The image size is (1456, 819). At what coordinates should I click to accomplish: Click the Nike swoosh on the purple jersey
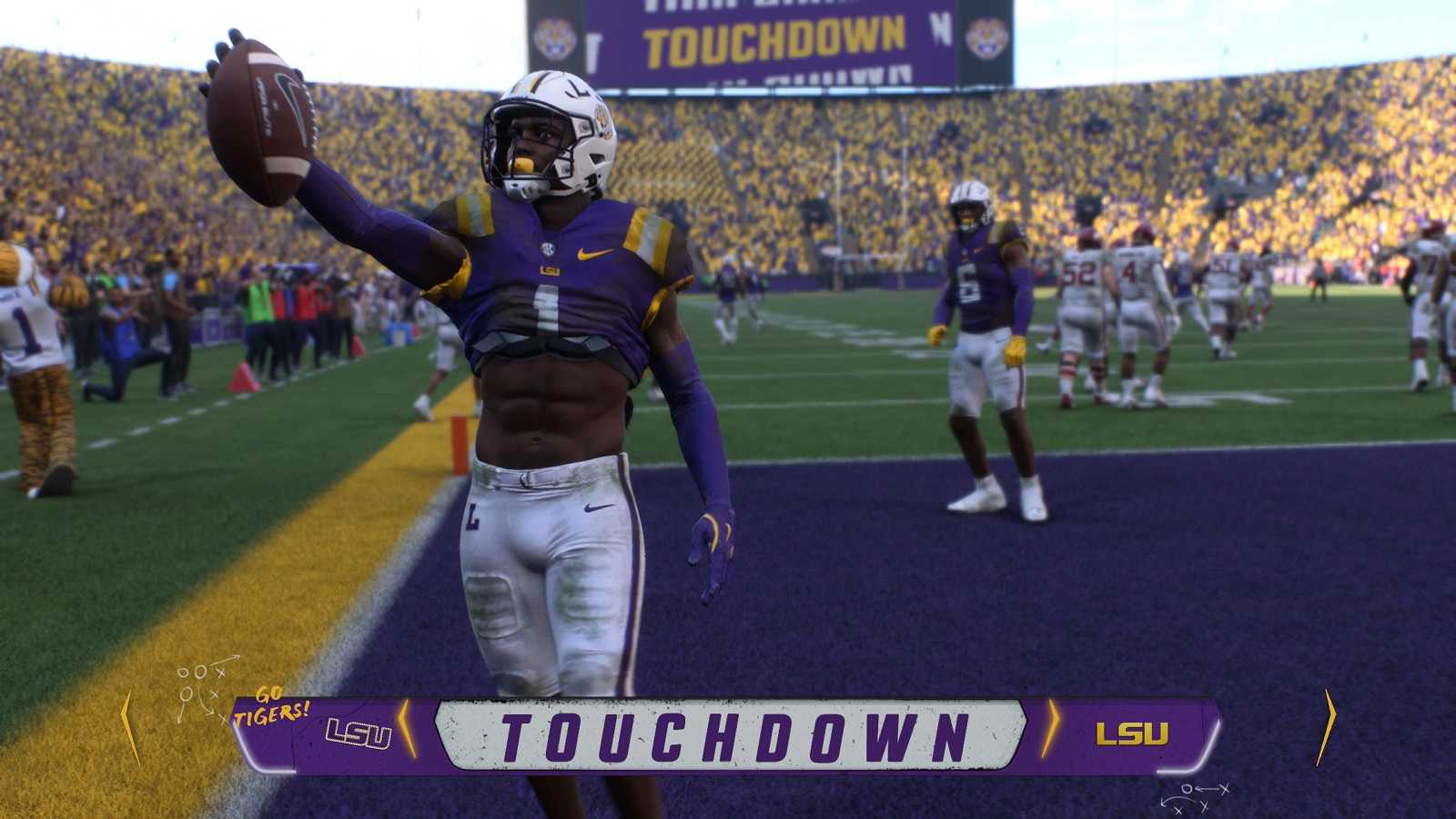coord(595,256)
